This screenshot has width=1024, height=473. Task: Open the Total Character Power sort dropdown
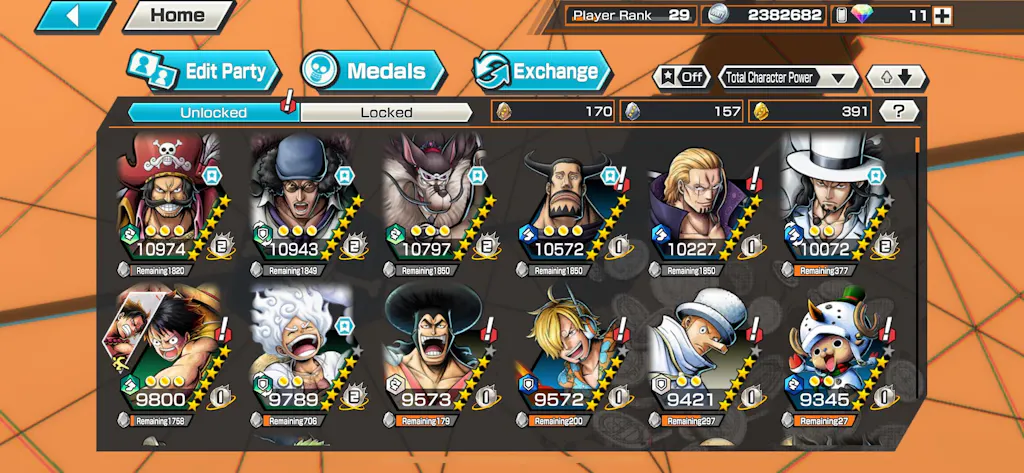[x=788, y=77]
